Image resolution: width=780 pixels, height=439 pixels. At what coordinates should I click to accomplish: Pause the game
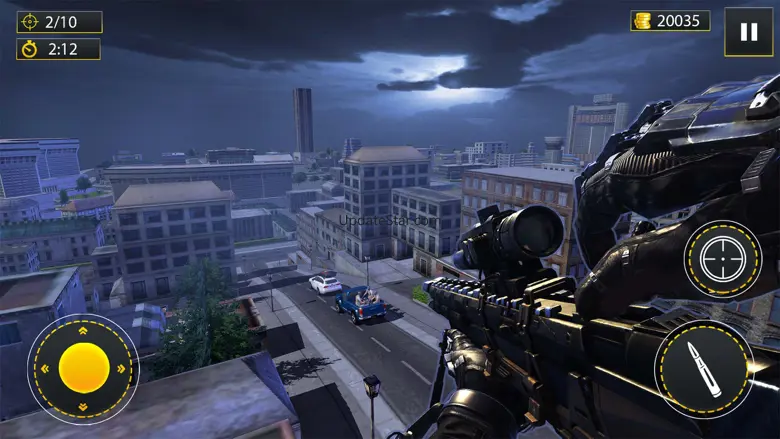click(748, 32)
